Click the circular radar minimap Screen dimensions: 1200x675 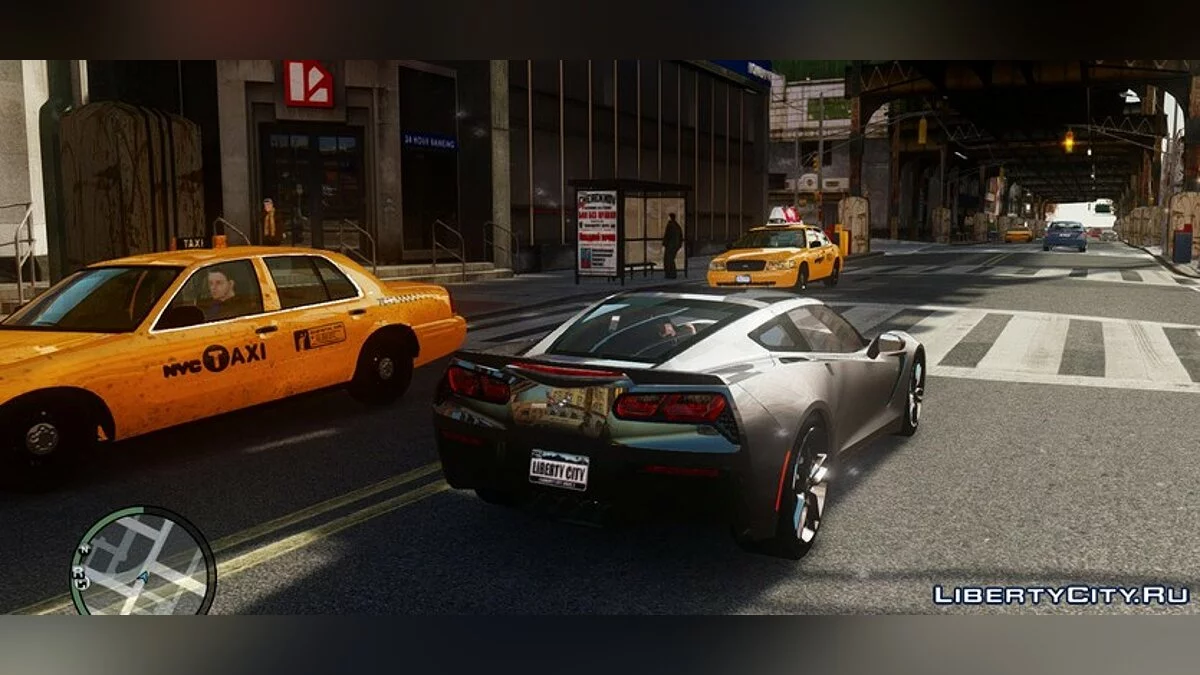click(143, 562)
